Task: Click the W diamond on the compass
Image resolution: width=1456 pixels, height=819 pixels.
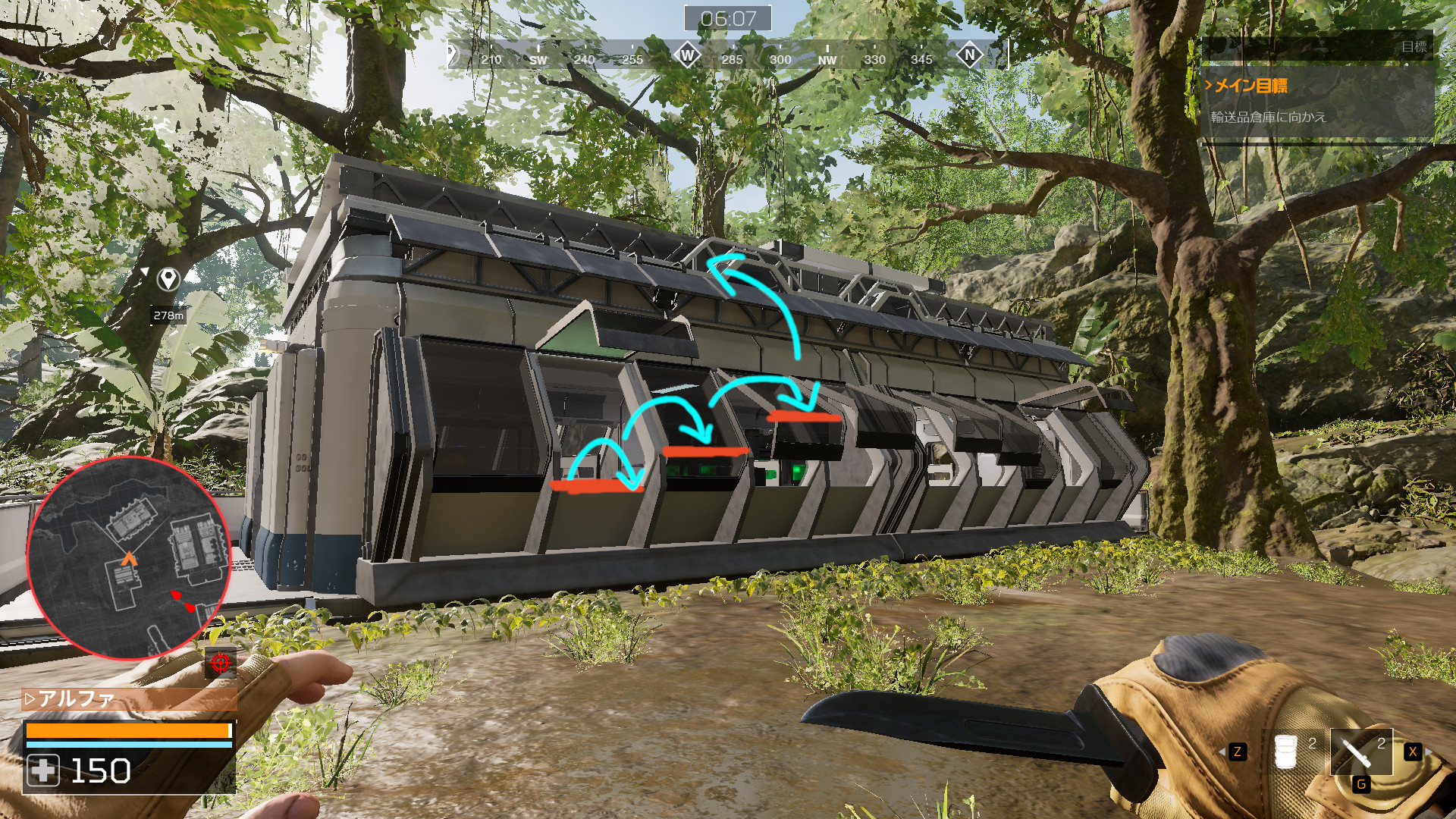Action: (687, 55)
